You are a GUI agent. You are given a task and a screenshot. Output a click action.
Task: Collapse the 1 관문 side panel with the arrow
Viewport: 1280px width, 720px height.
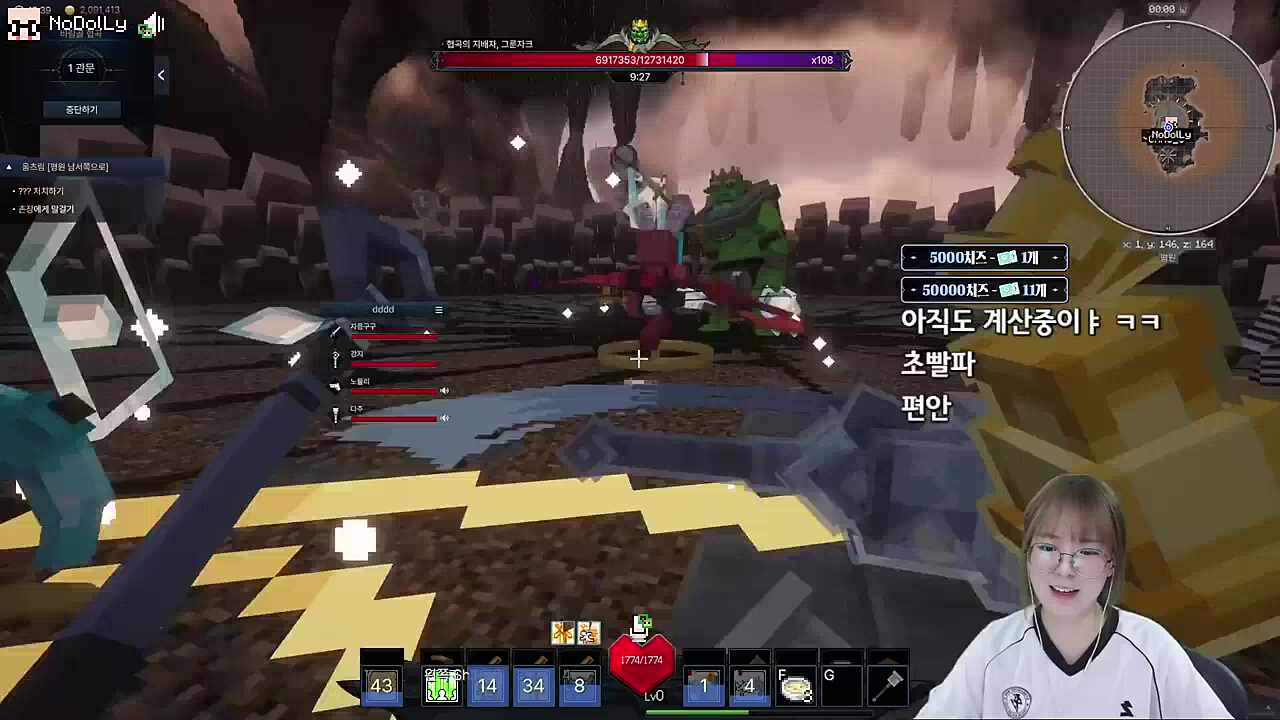tap(161, 75)
